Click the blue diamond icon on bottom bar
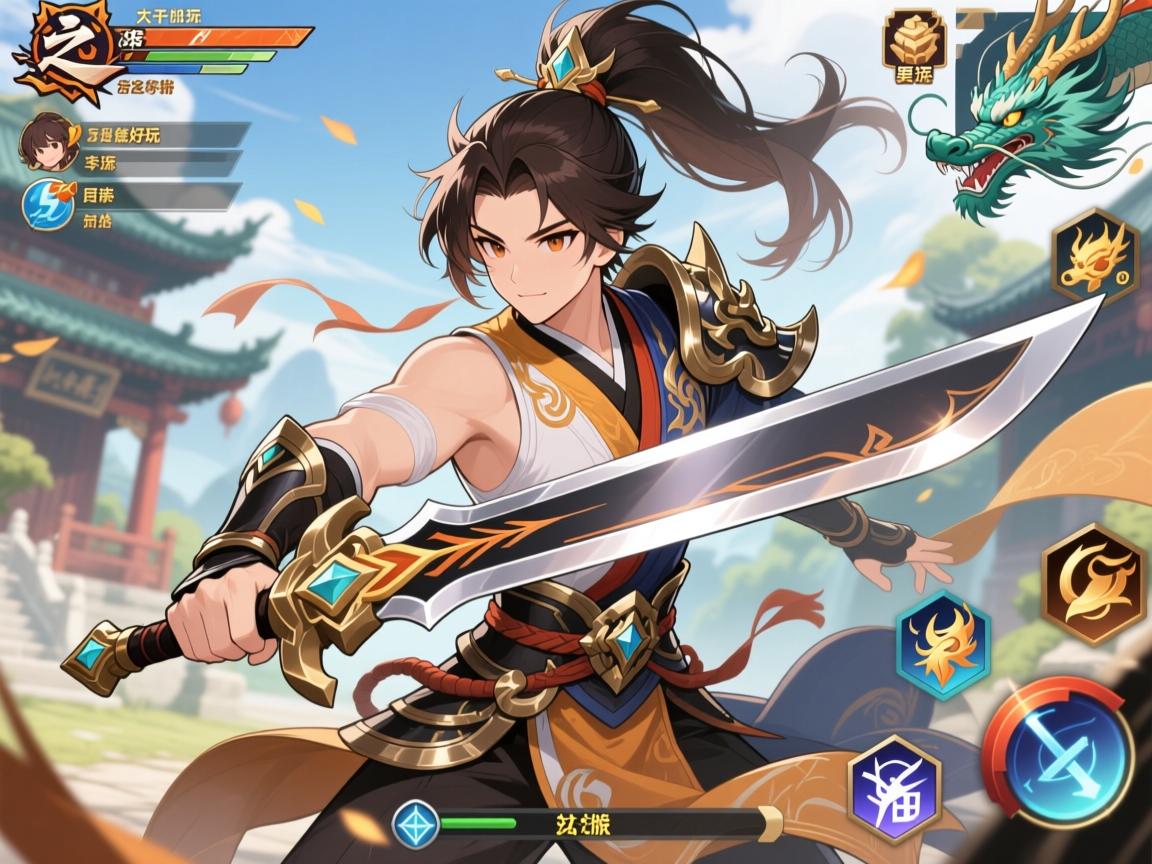Viewport: 1152px width, 864px height. click(x=416, y=824)
